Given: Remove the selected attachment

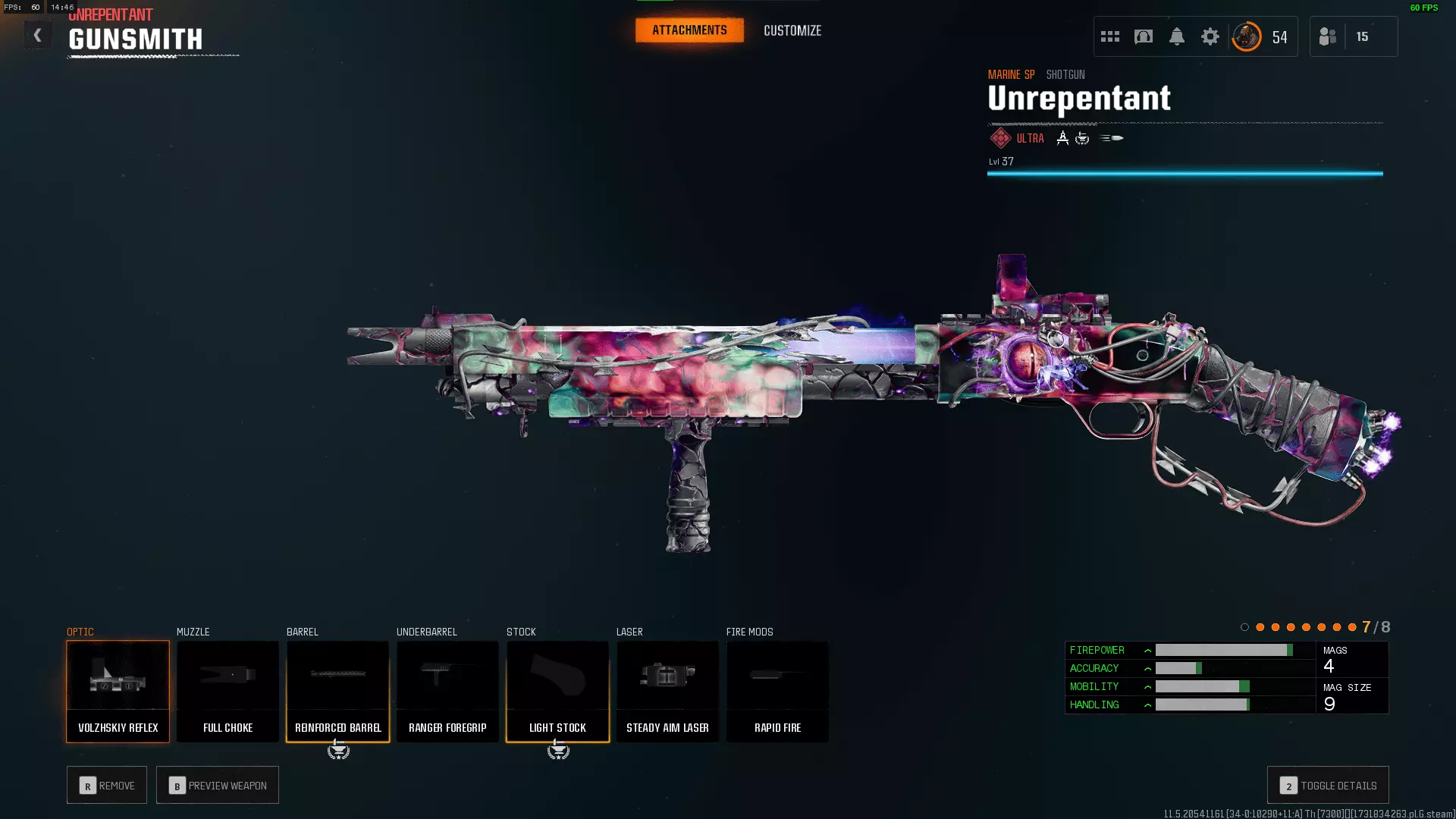Looking at the screenshot, I should 107,785.
